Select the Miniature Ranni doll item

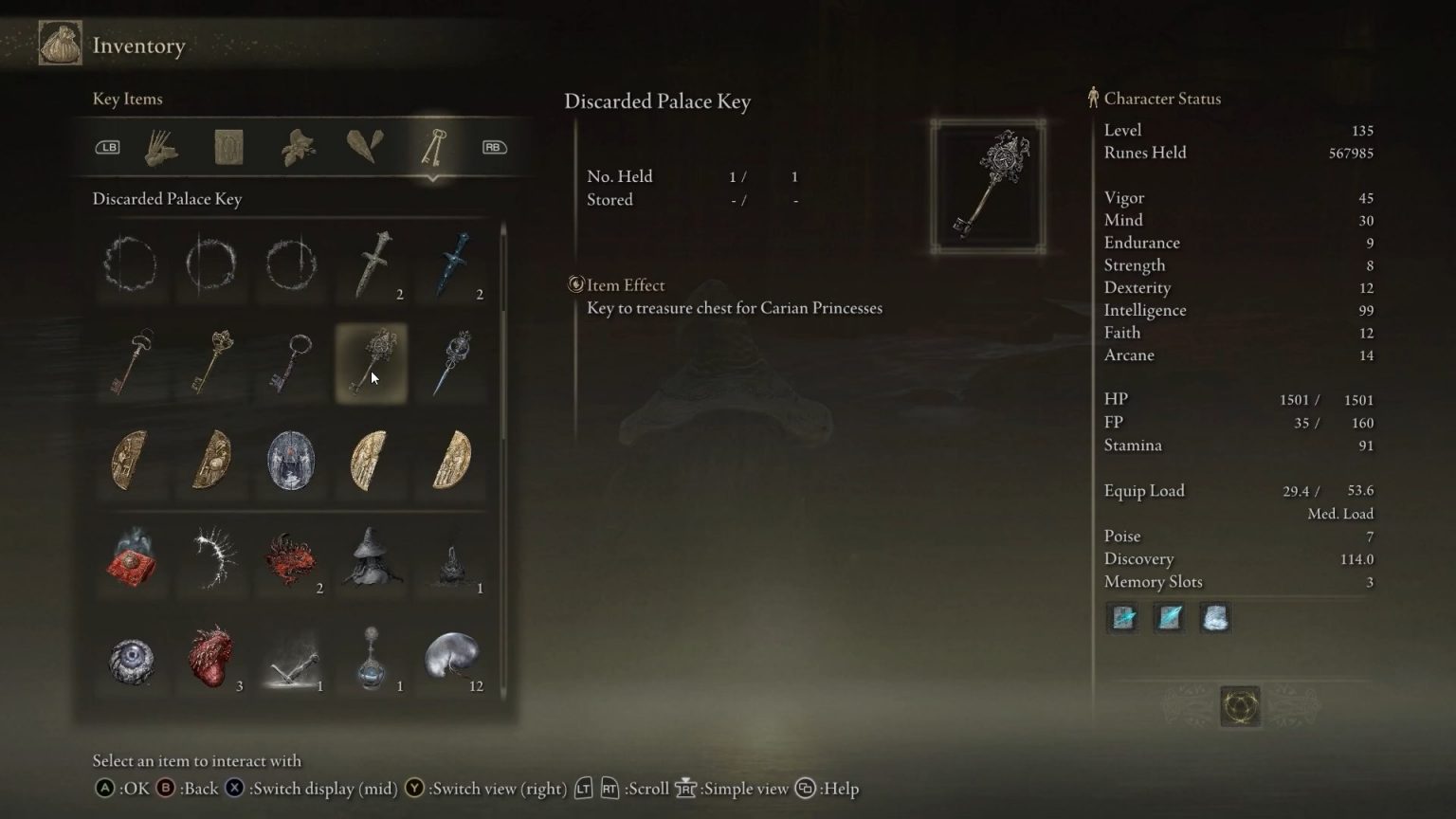[371, 561]
